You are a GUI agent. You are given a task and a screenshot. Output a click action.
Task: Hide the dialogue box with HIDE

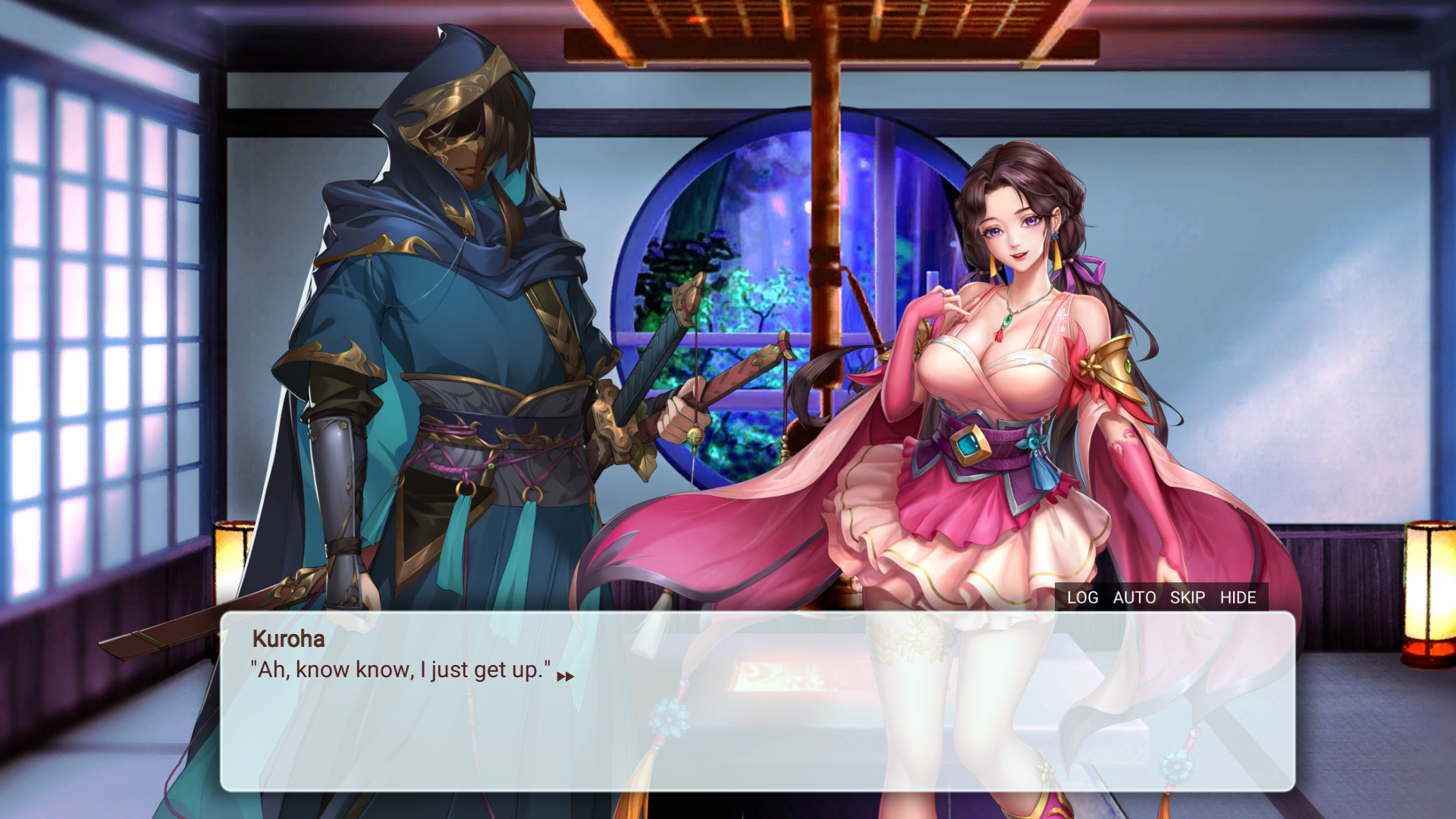(1238, 598)
